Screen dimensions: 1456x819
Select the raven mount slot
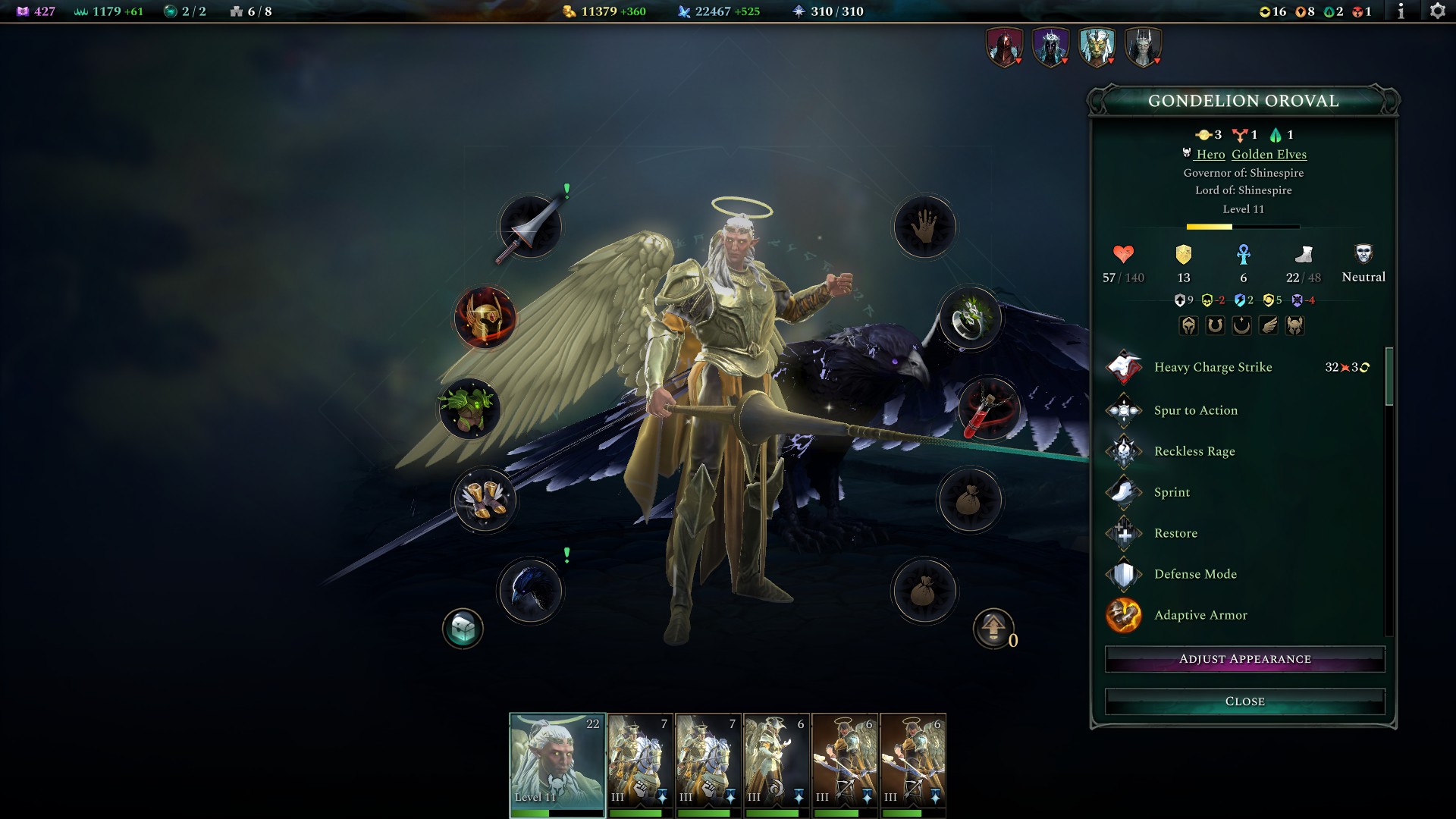pyautogui.click(x=530, y=590)
